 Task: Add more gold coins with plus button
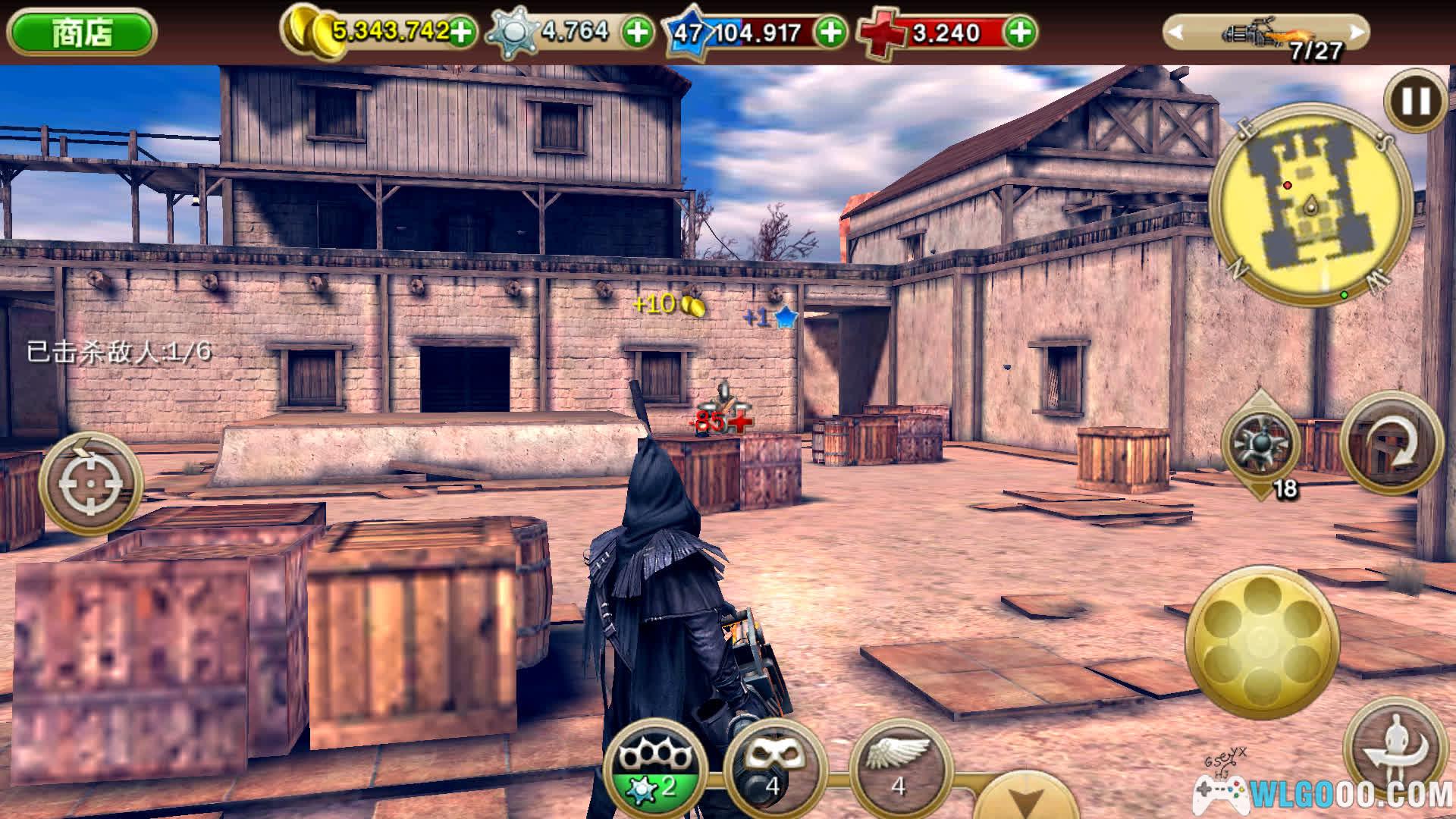pos(460,32)
